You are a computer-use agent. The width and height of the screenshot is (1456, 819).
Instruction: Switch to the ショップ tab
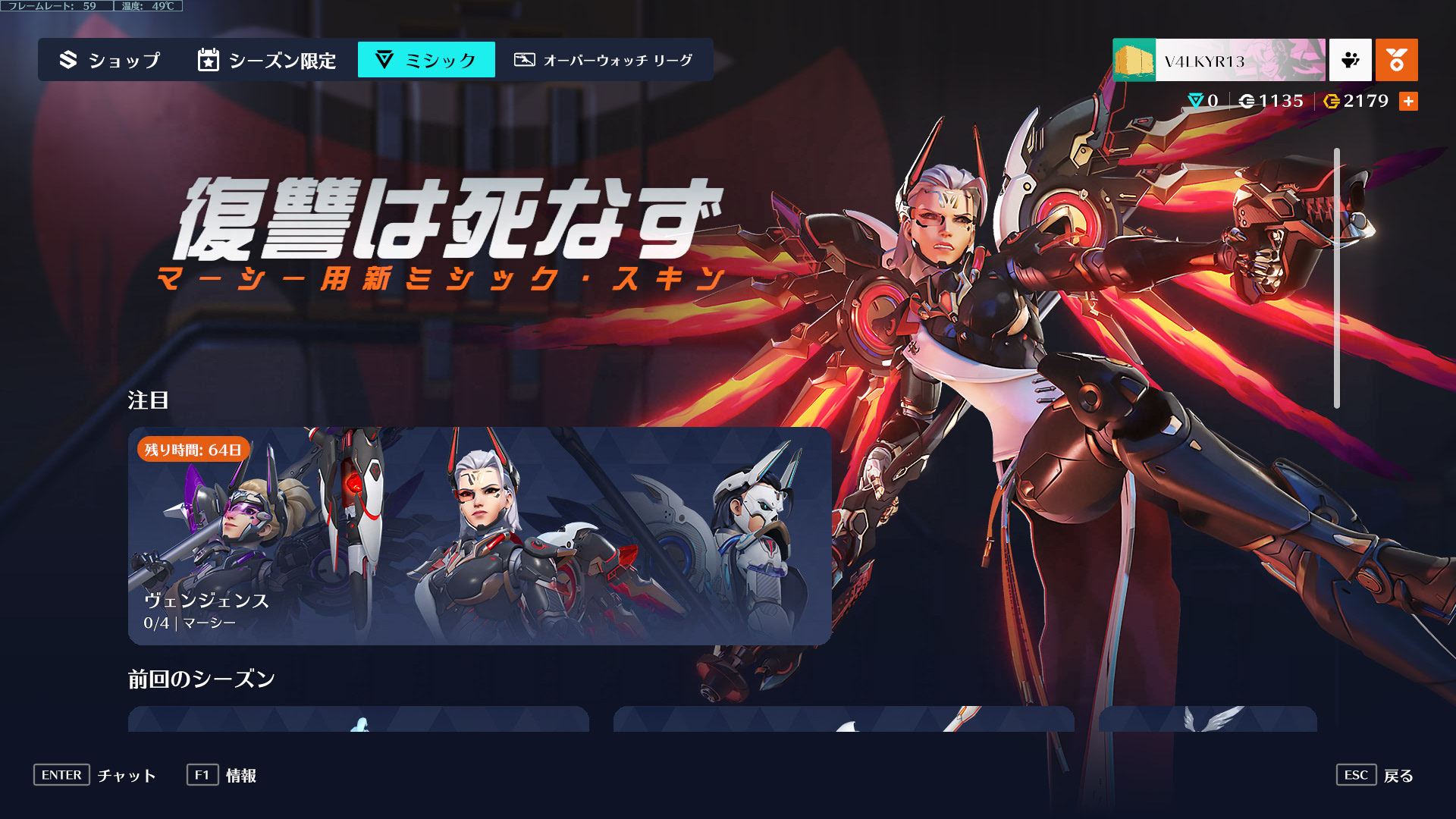pos(121,61)
